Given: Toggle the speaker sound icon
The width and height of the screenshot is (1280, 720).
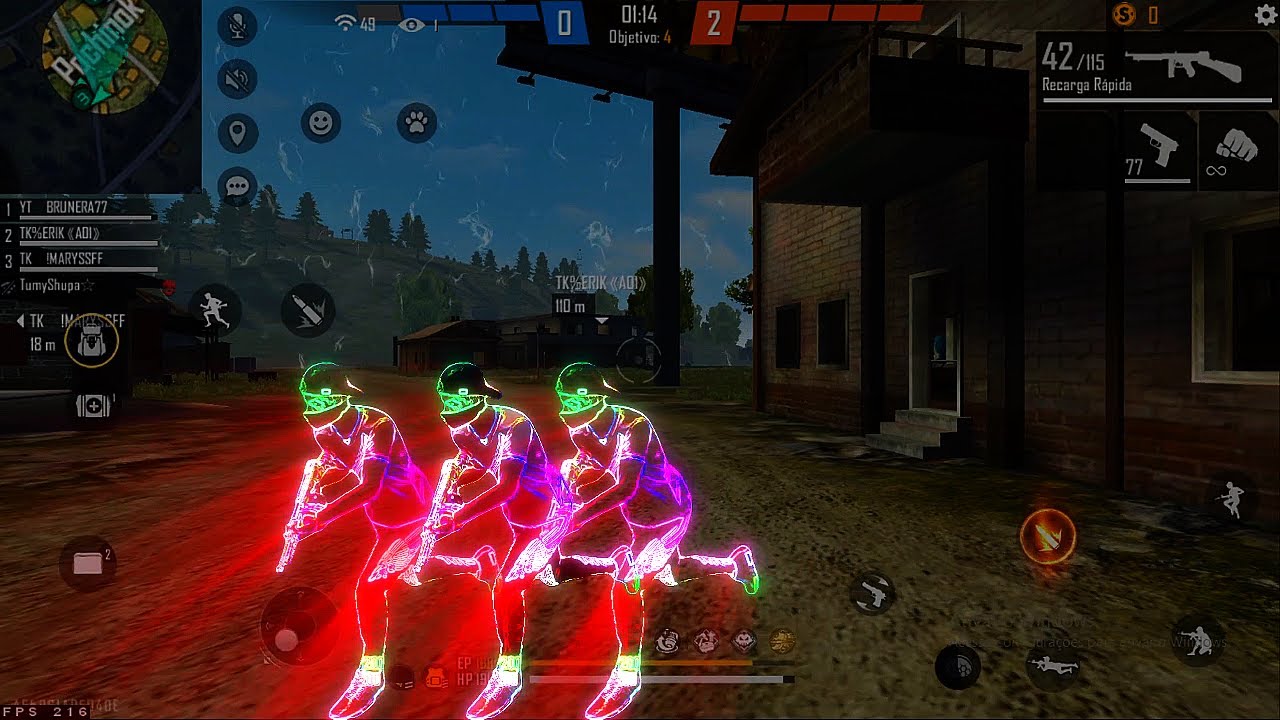Looking at the screenshot, I should pos(237,79).
